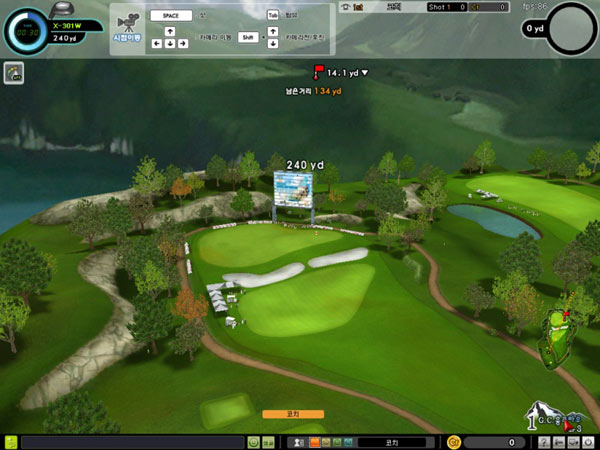The height and width of the screenshot is (450, 600).
Task: Focus the chat input field
Action: pos(132,442)
